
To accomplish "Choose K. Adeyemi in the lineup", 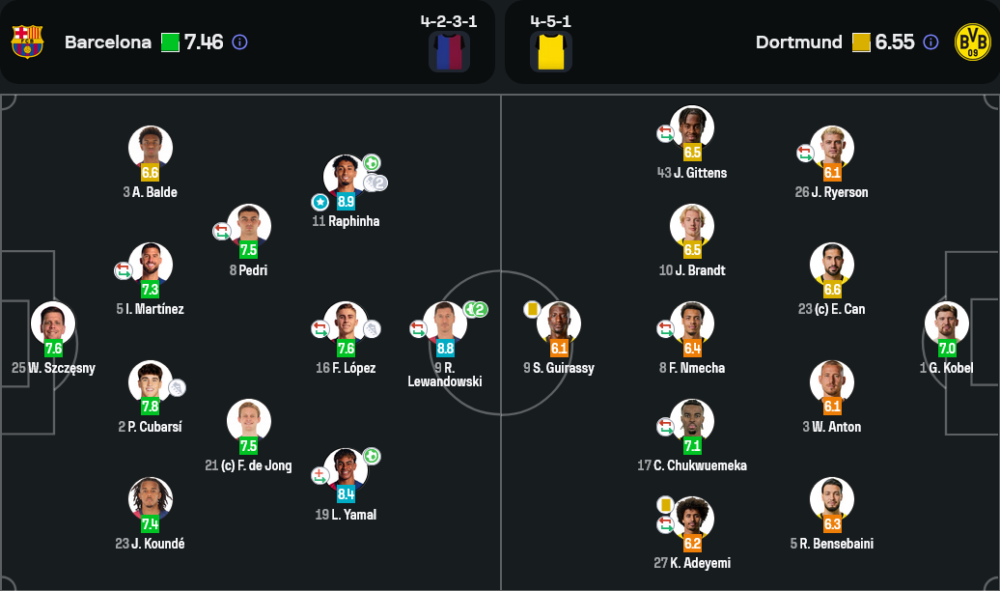I will [x=692, y=518].
